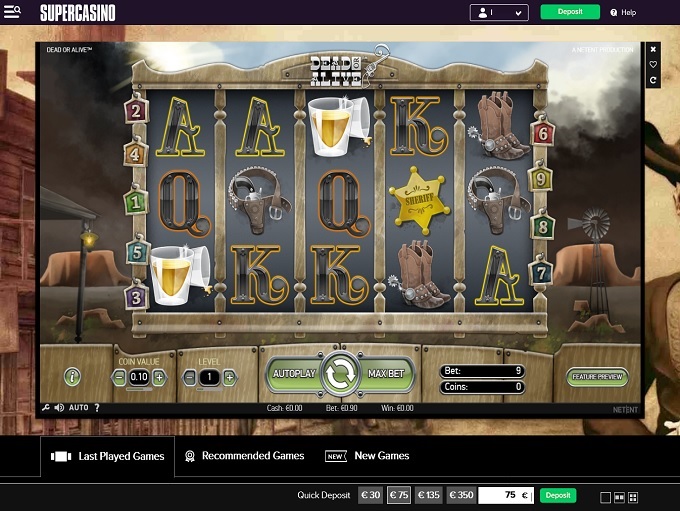The width and height of the screenshot is (680, 511).
Task: Click the green Deposit button in header
Action: [x=570, y=12]
